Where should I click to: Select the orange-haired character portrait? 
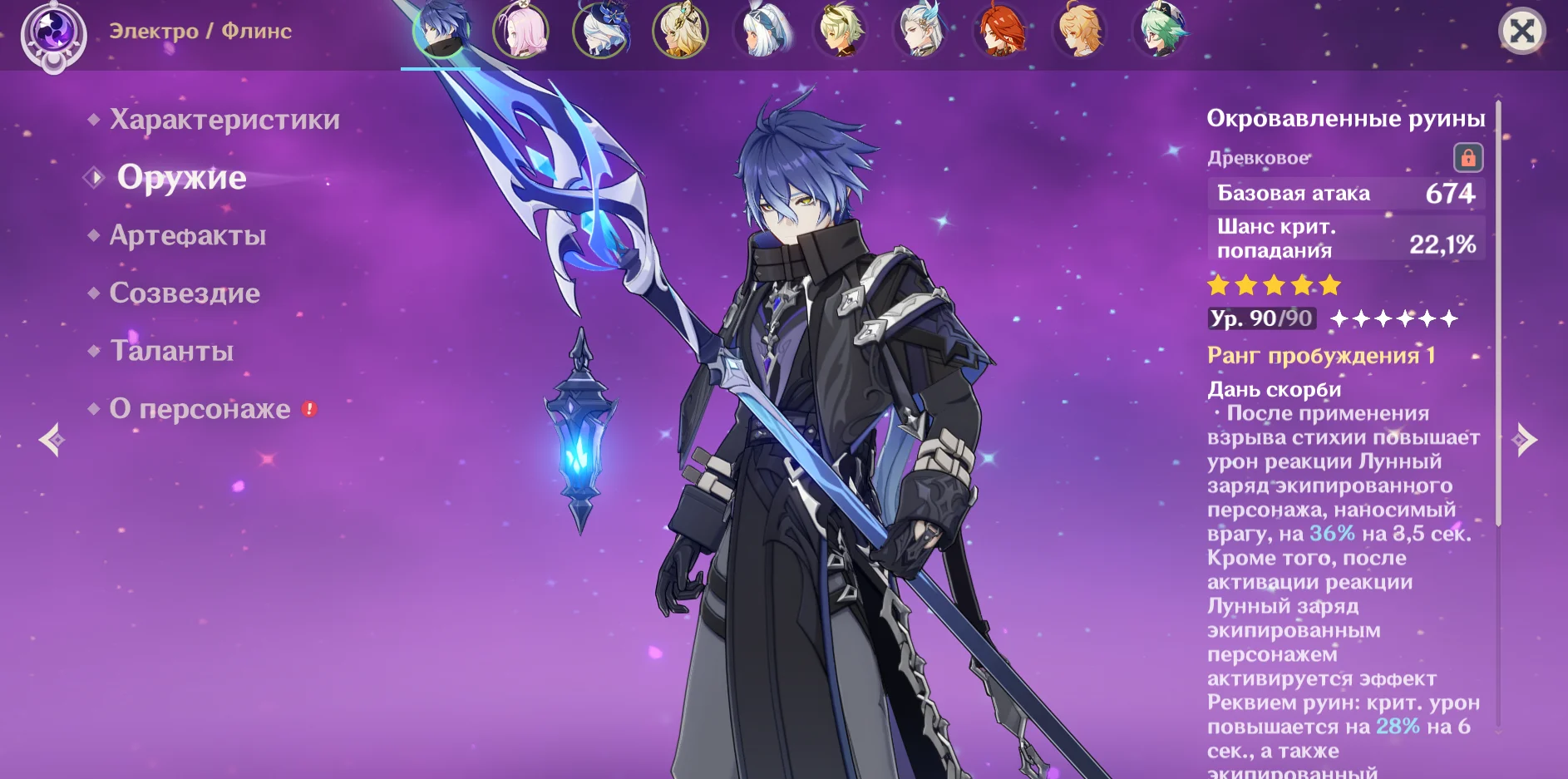coord(1080,32)
